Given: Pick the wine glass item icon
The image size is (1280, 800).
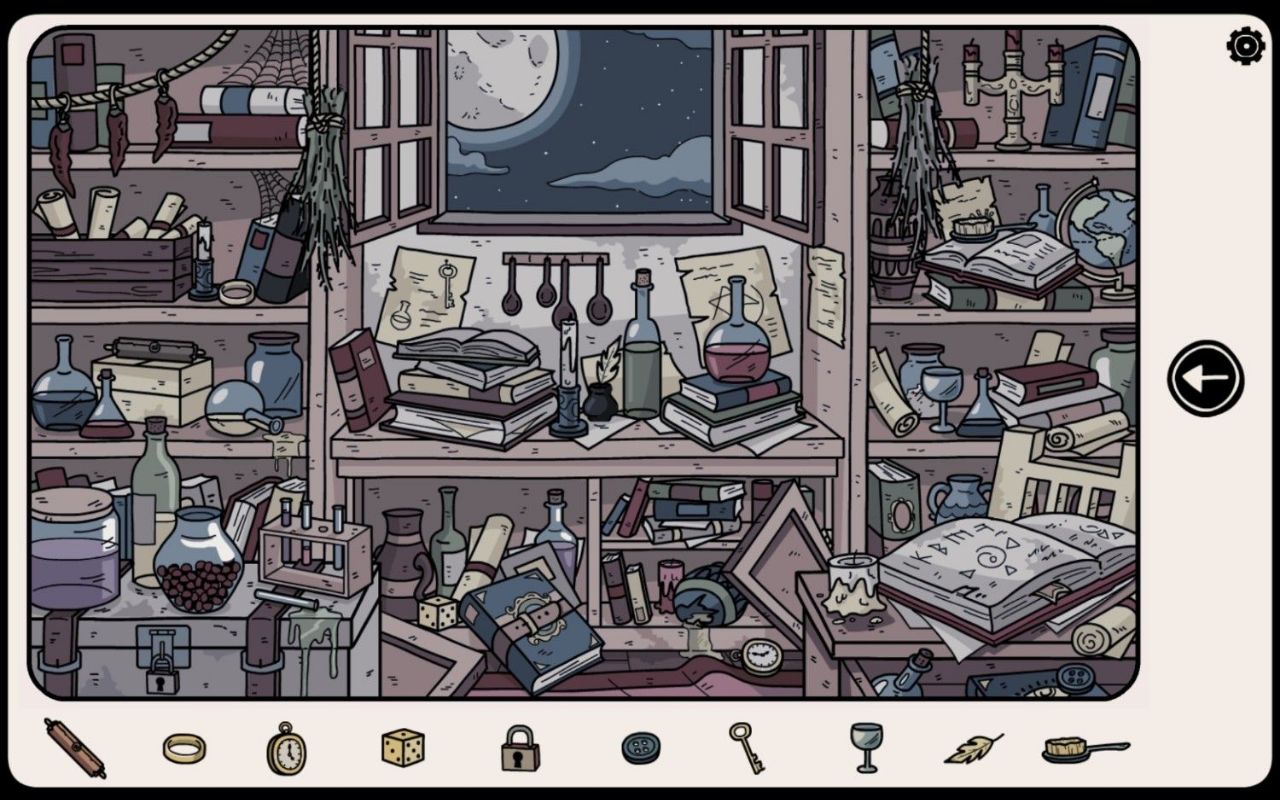Looking at the screenshot, I should click(x=866, y=747).
